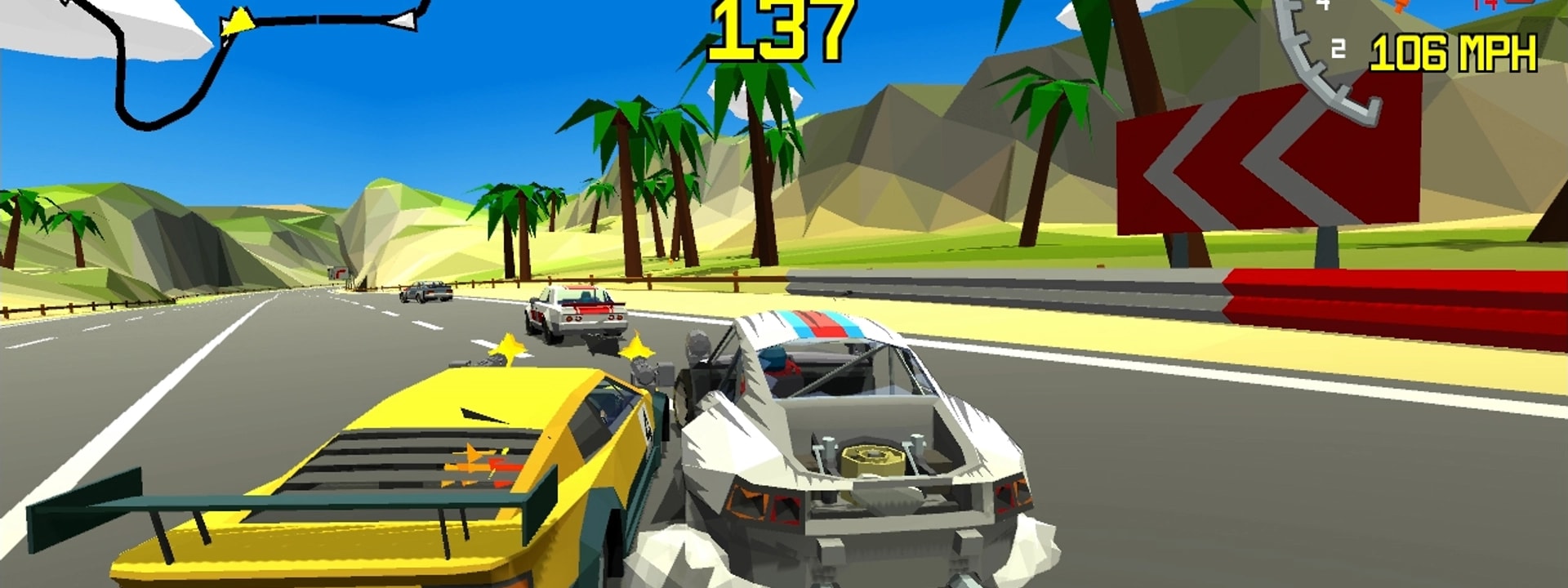Select the yellow arrow marker on the minimap

(x=237, y=22)
